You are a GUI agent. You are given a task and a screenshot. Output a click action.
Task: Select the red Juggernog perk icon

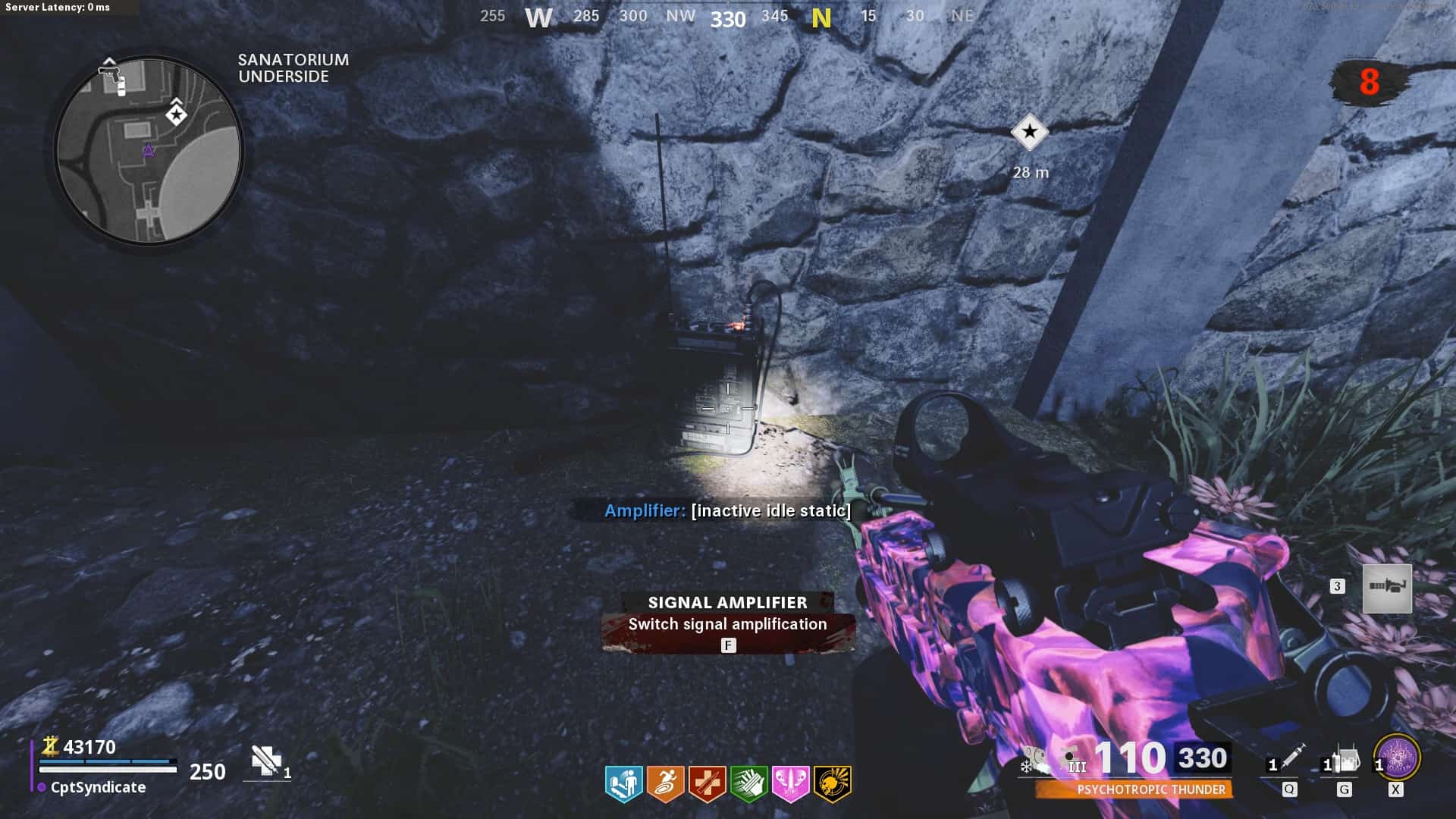(x=707, y=783)
